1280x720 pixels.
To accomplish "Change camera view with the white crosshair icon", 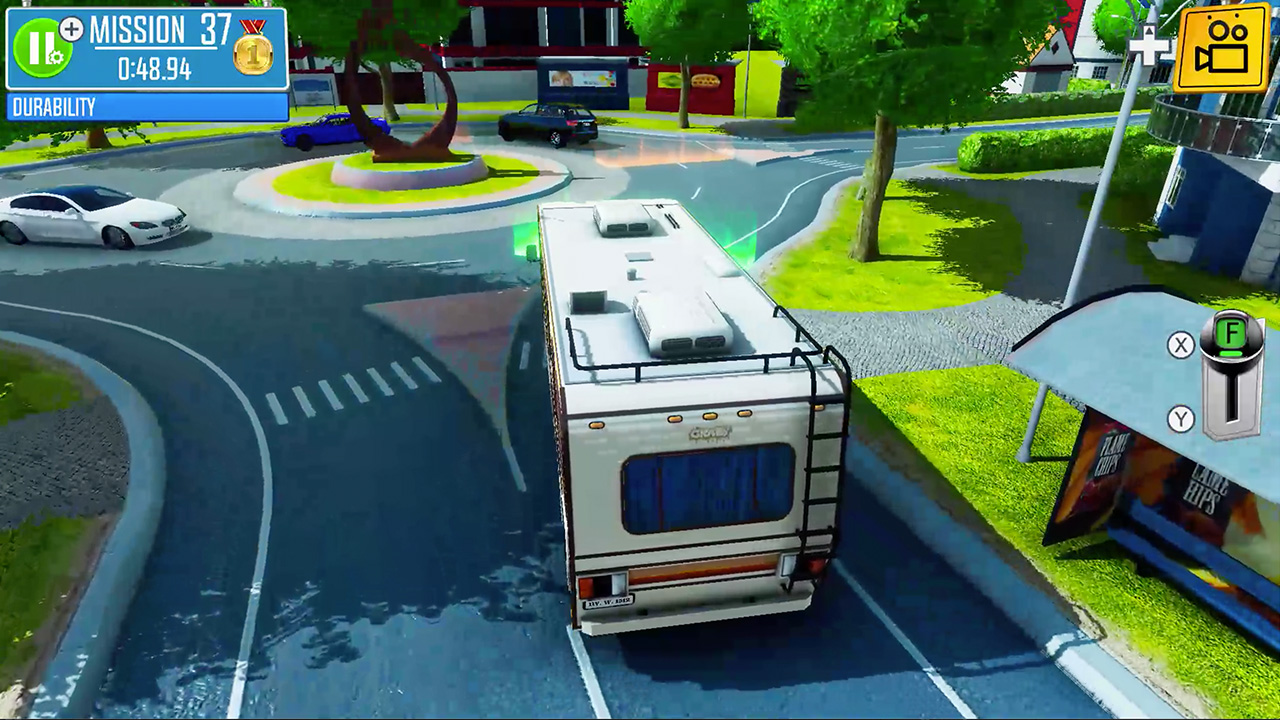I will point(1147,48).
